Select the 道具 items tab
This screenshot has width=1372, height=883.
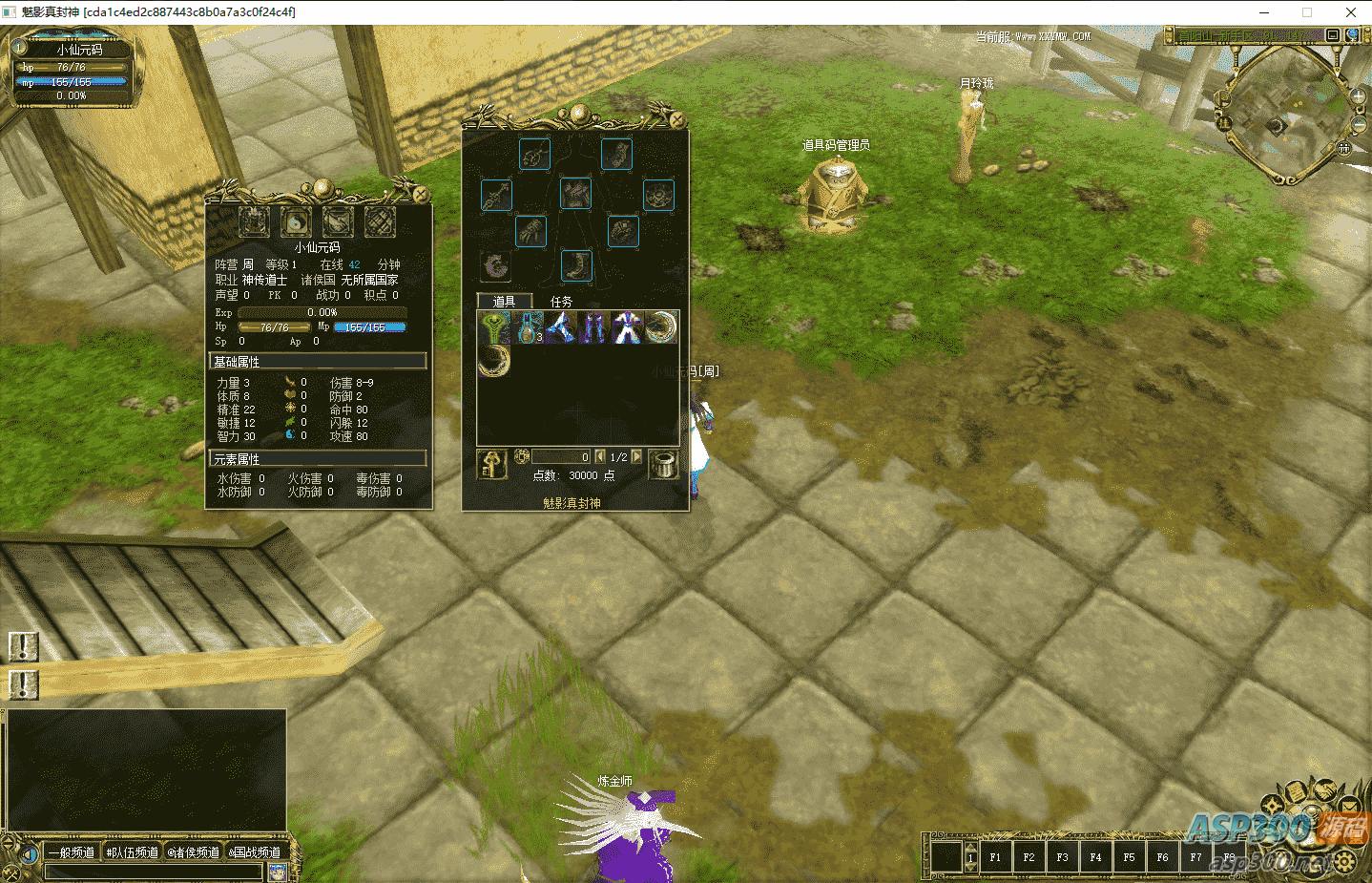coord(504,302)
